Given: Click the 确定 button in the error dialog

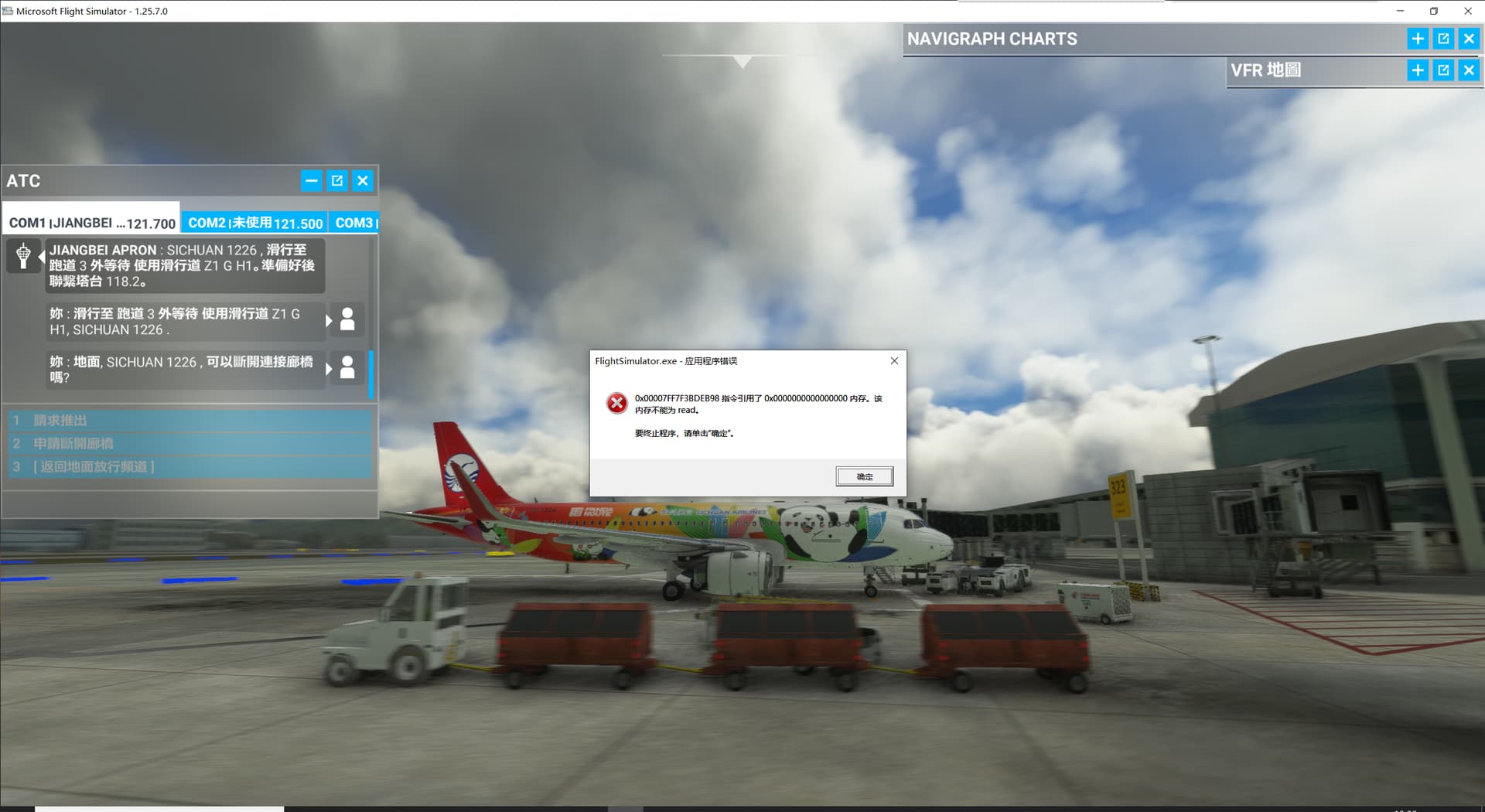Looking at the screenshot, I should coord(864,476).
